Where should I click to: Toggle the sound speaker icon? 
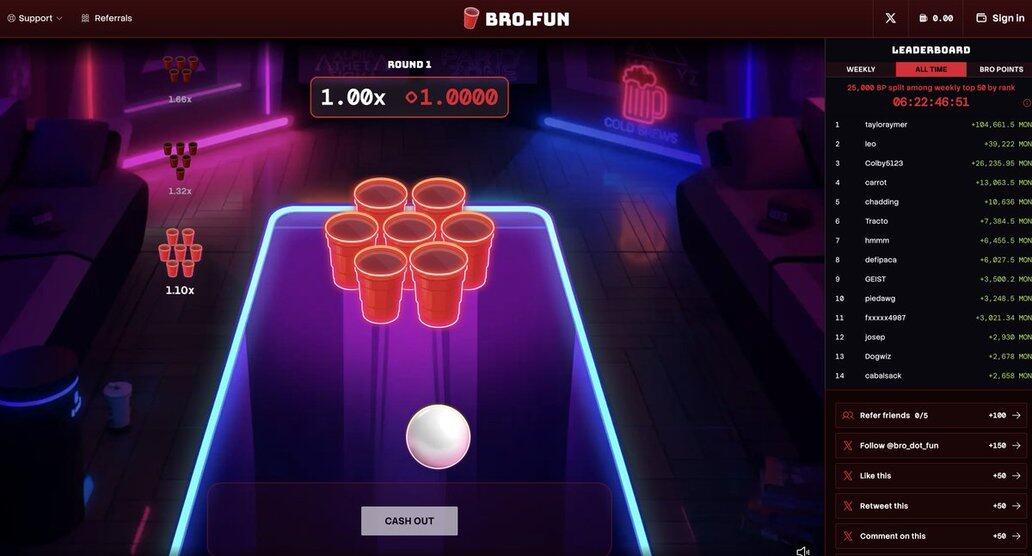(802, 550)
